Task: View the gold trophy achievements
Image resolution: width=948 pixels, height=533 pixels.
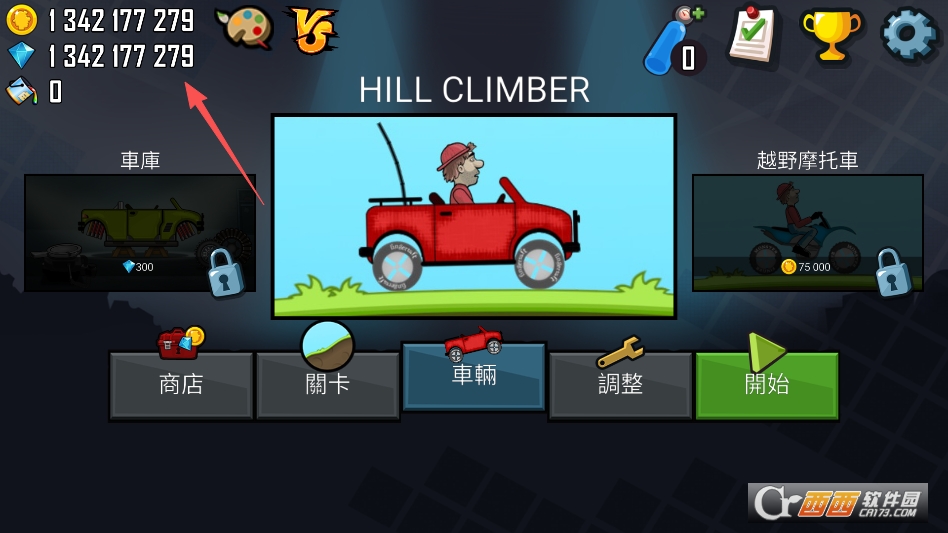Action: [x=831, y=36]
